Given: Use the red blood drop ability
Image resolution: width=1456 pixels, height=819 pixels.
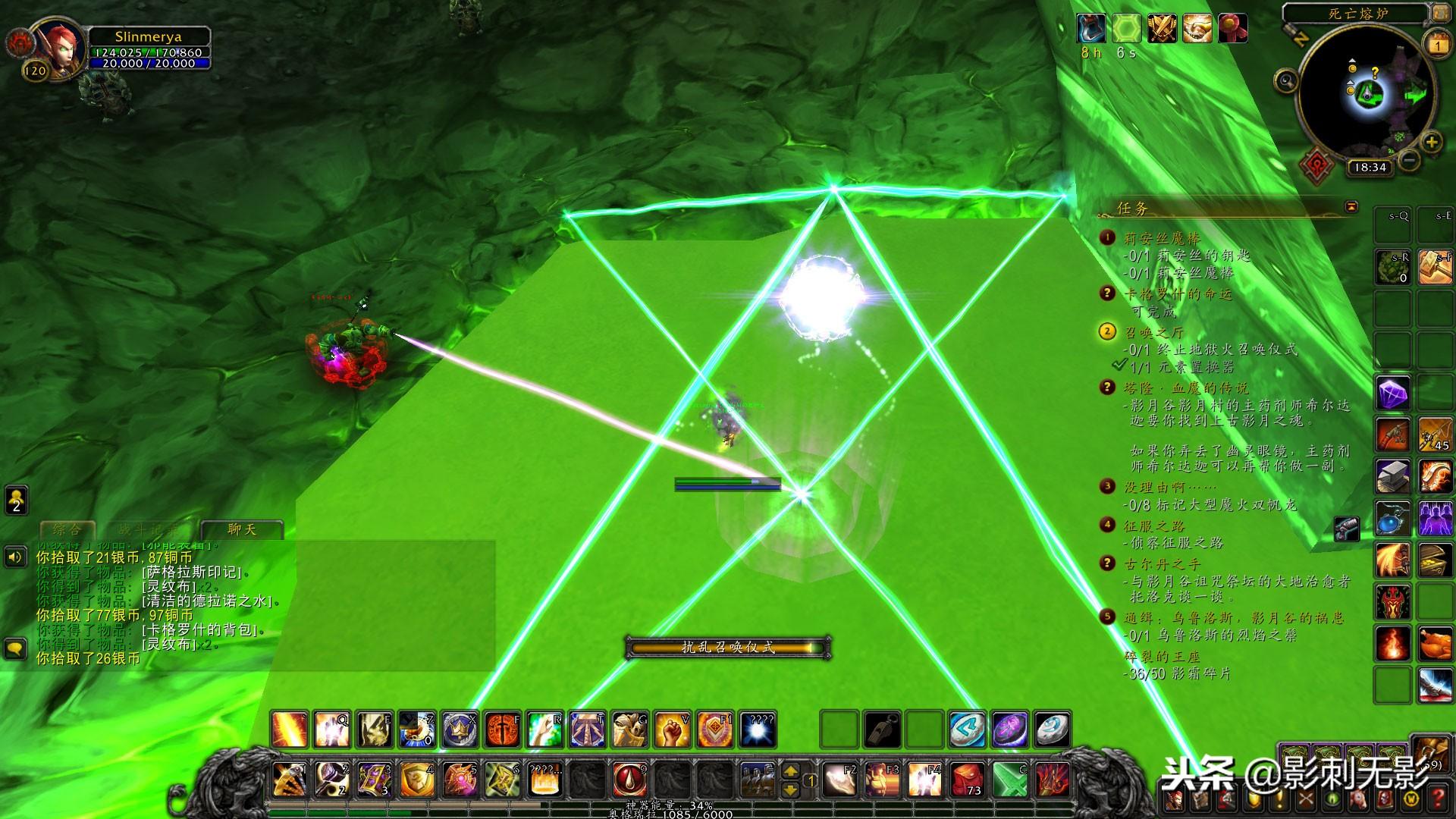Looking at the screenshot, I should (x=630, y=779).
